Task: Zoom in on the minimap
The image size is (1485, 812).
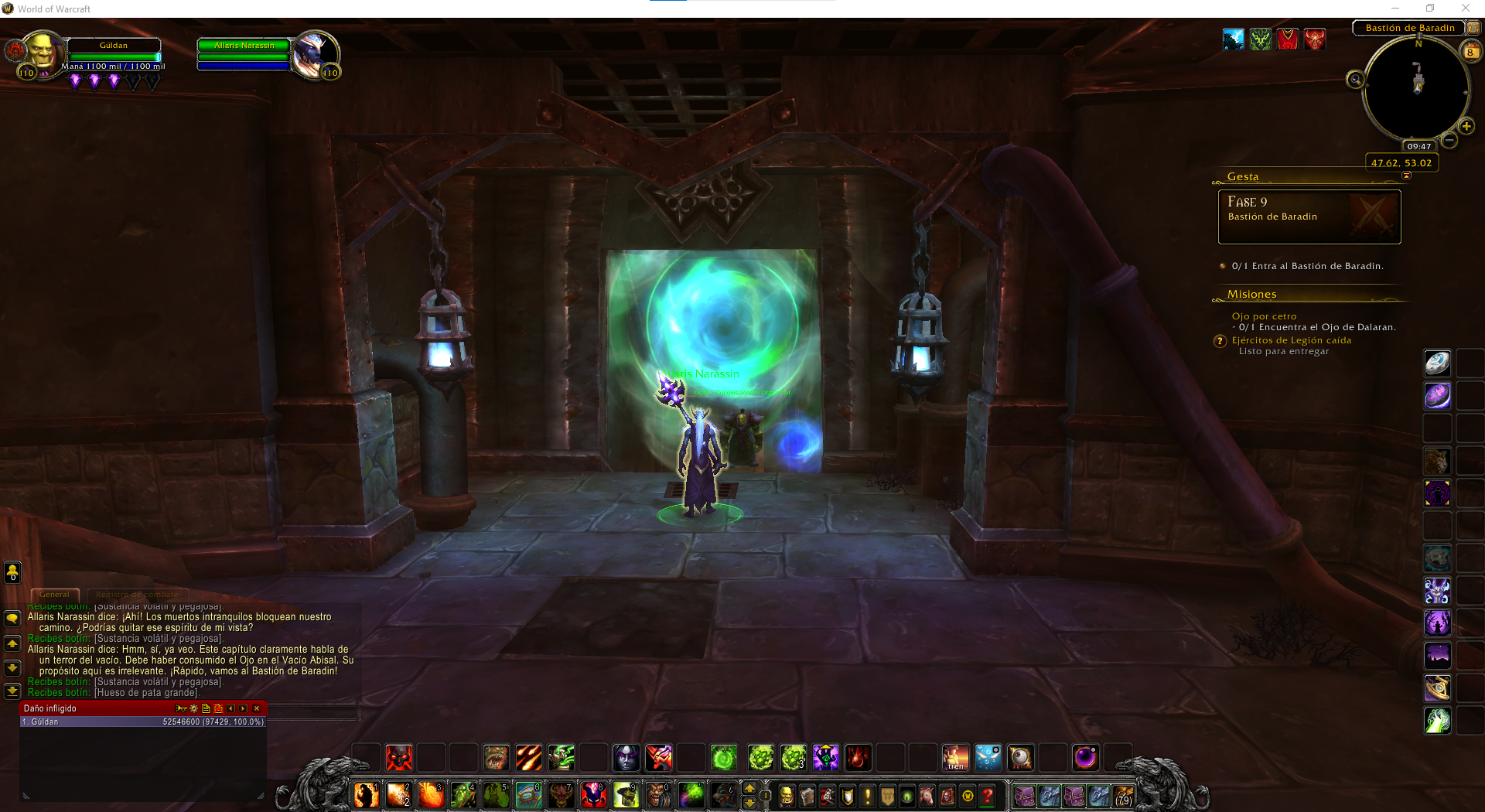Action: coord(1466,126)
